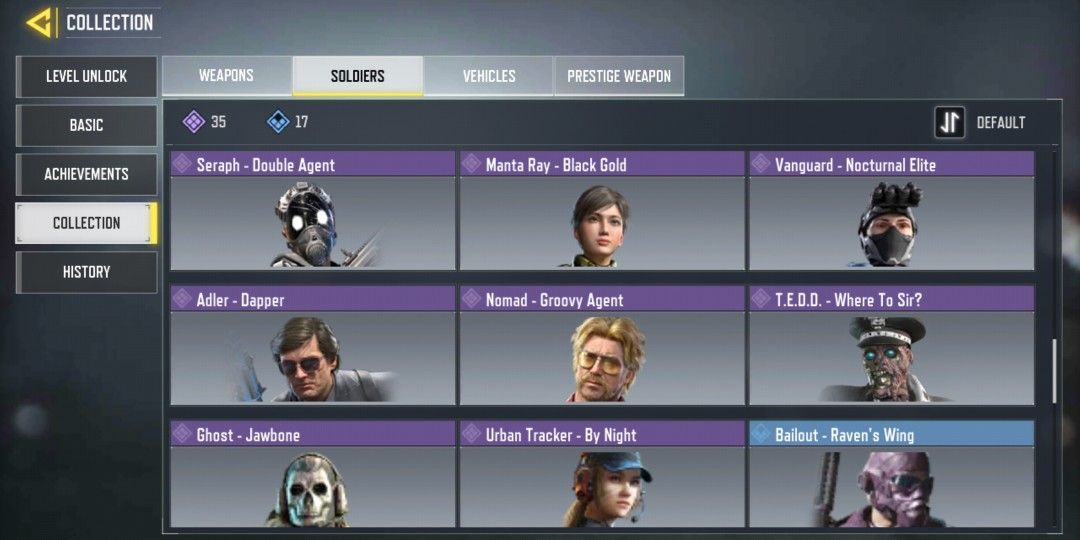
Task: Select the Ghost - Jawbone skin
Action: click(312, 476)
